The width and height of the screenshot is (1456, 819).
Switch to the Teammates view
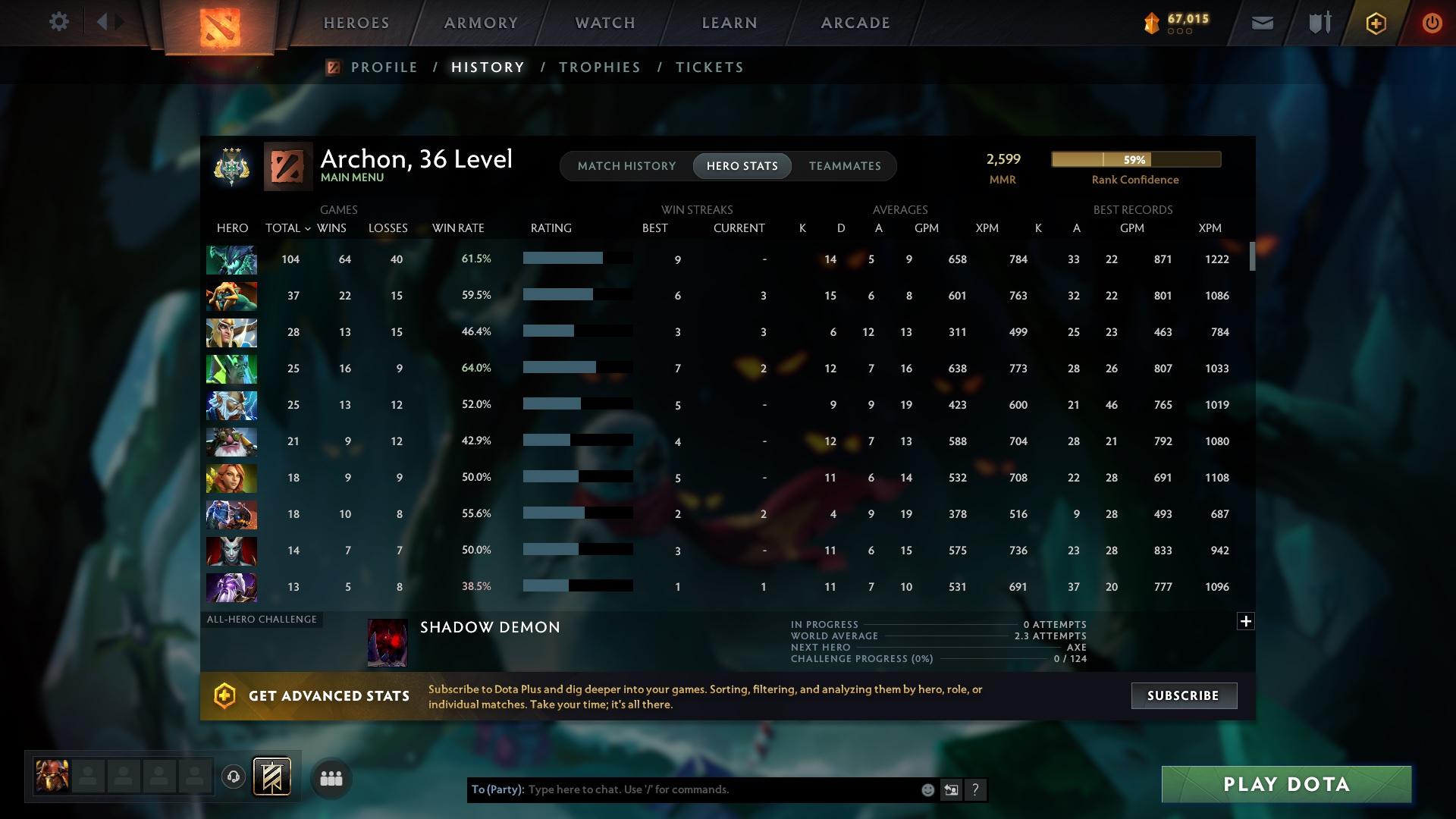[x=845, y=165]
